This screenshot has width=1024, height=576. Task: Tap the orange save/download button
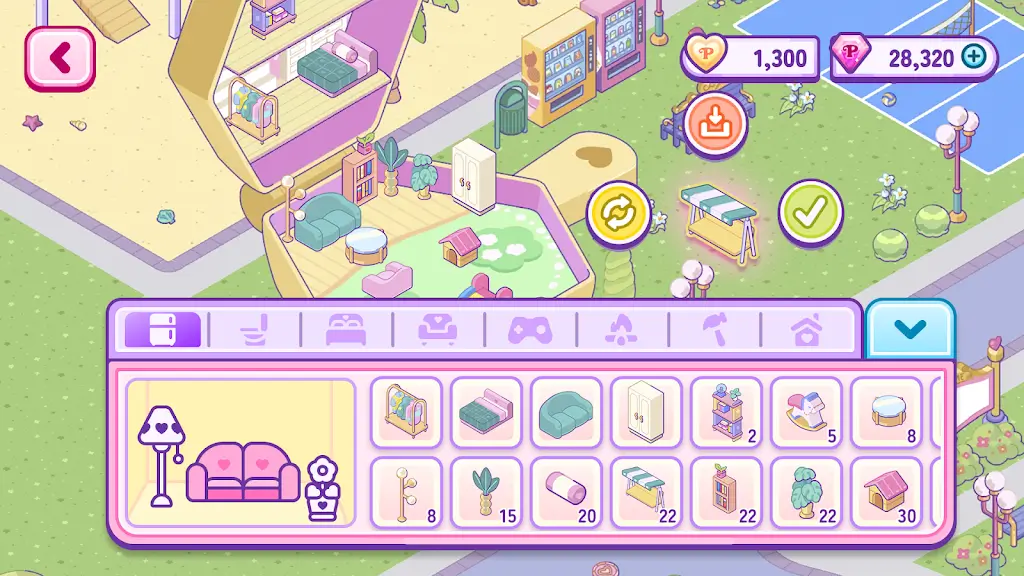coord(715,124)
